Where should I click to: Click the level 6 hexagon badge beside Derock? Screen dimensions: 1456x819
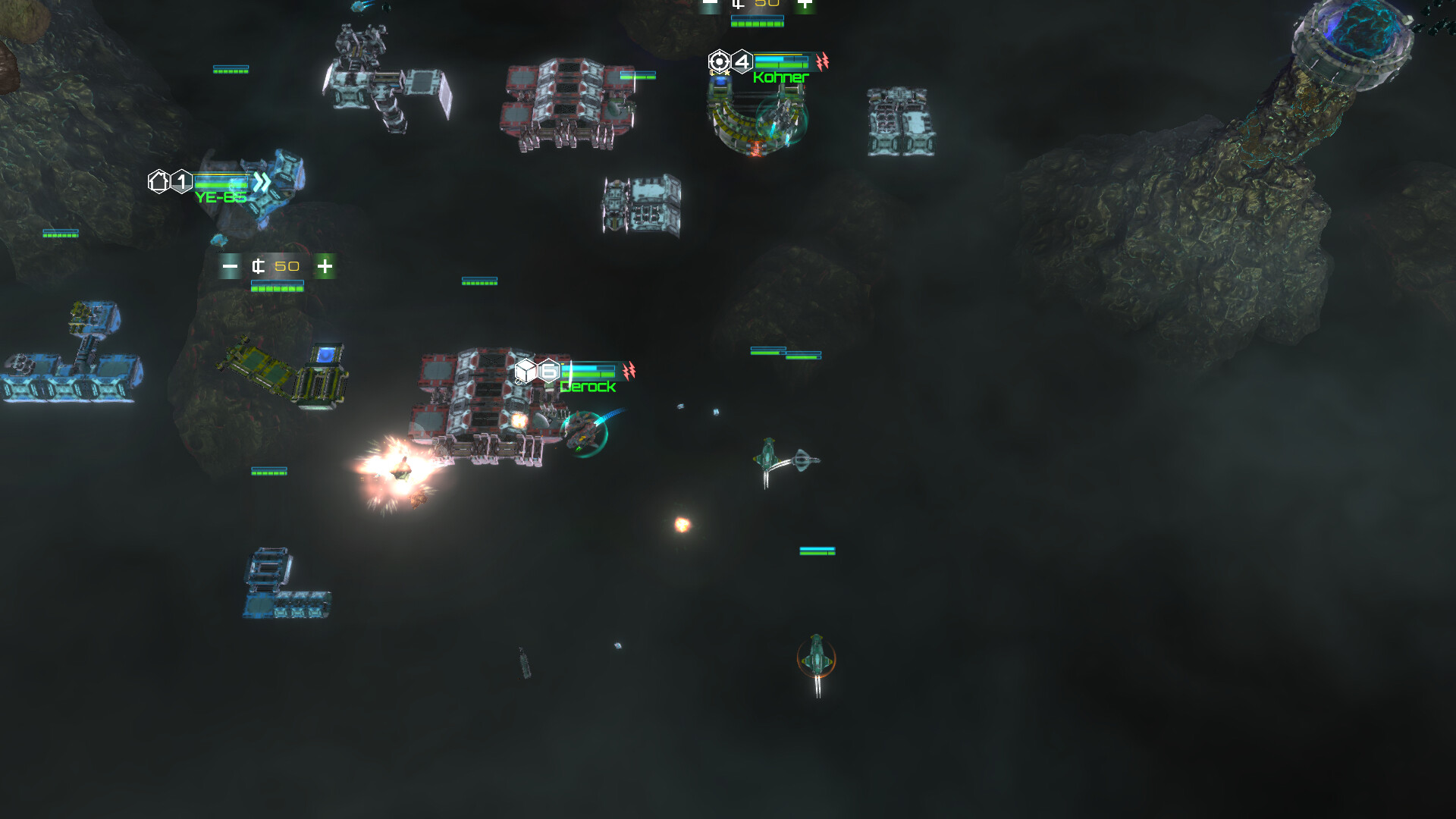(548, 371)
